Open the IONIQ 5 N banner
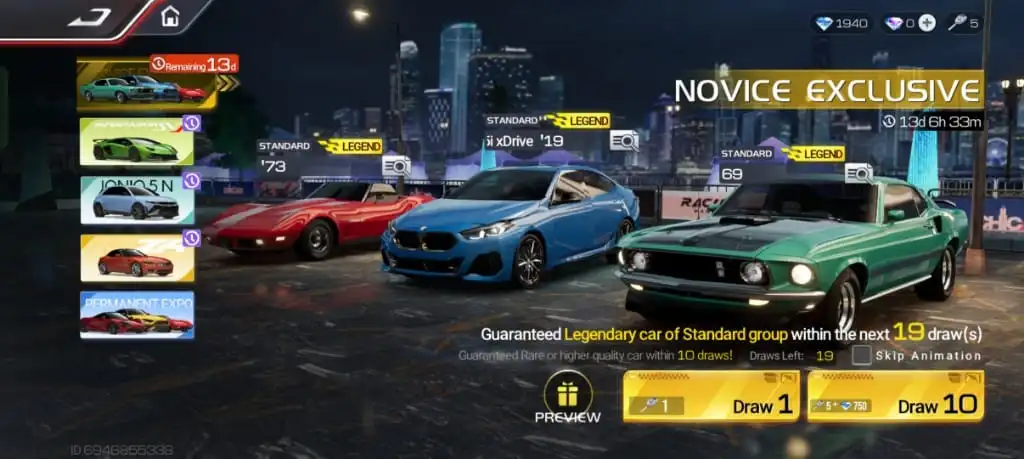1024x459 pixels. [137, 199]
